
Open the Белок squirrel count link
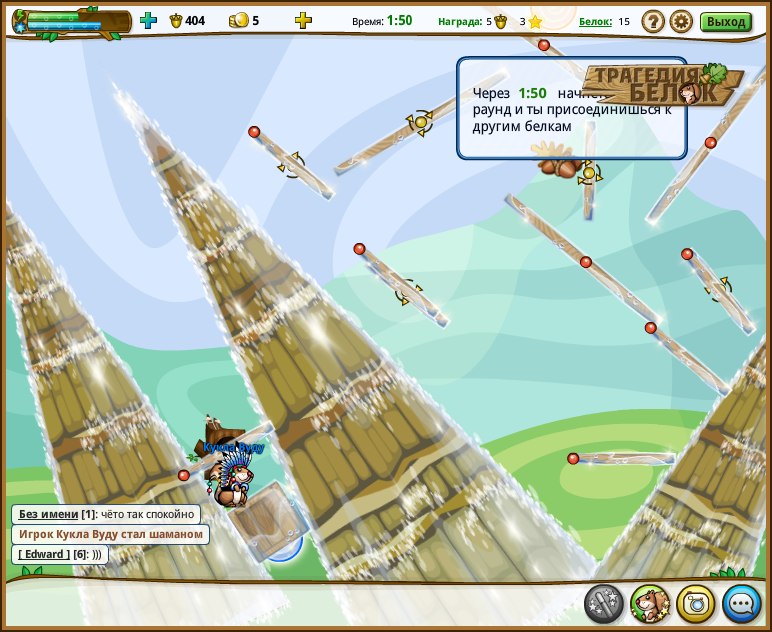[595, 21]
